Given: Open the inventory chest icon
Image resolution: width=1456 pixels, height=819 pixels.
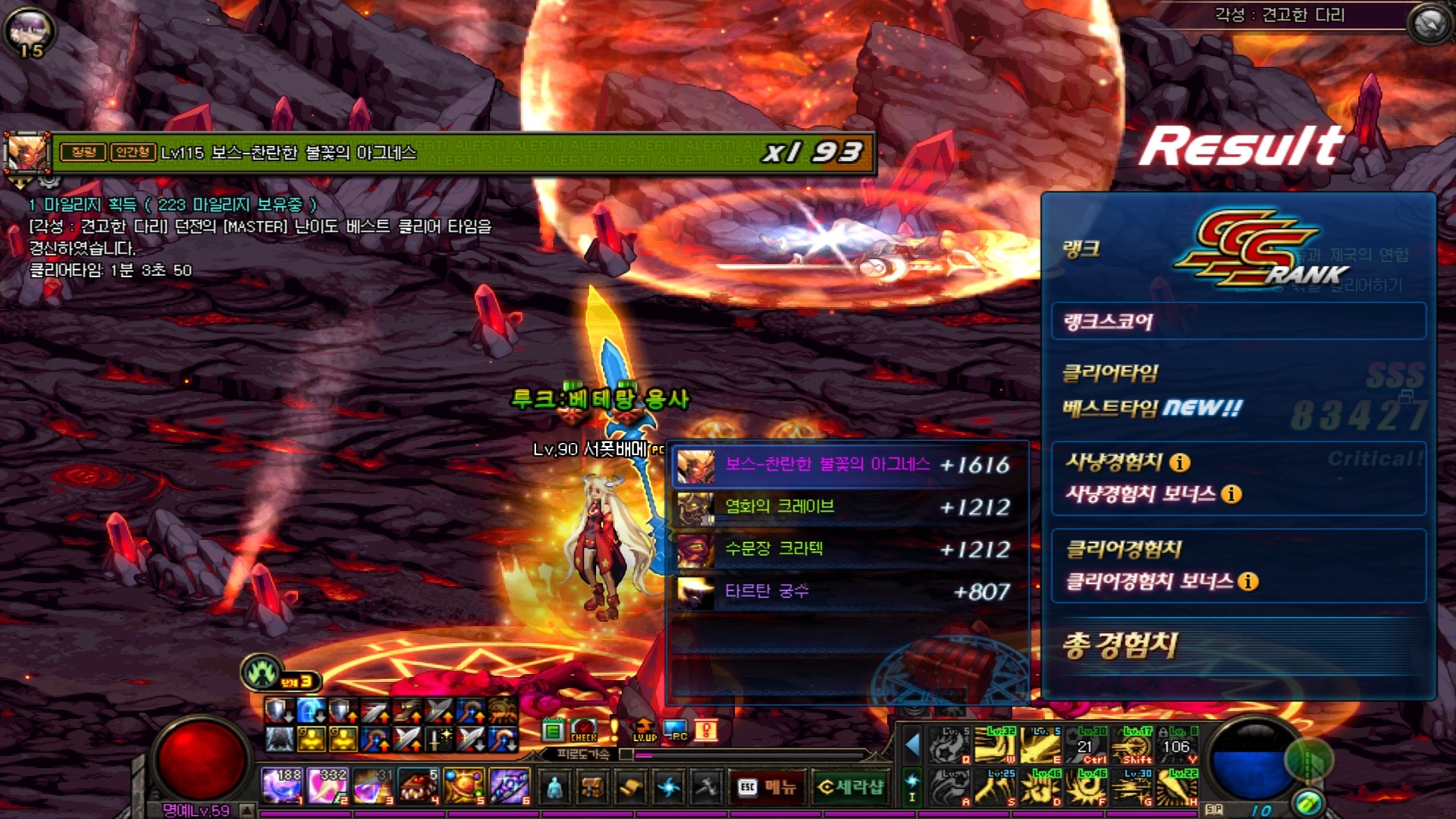Looking at the screenshot, I should (x=592, y=788).
